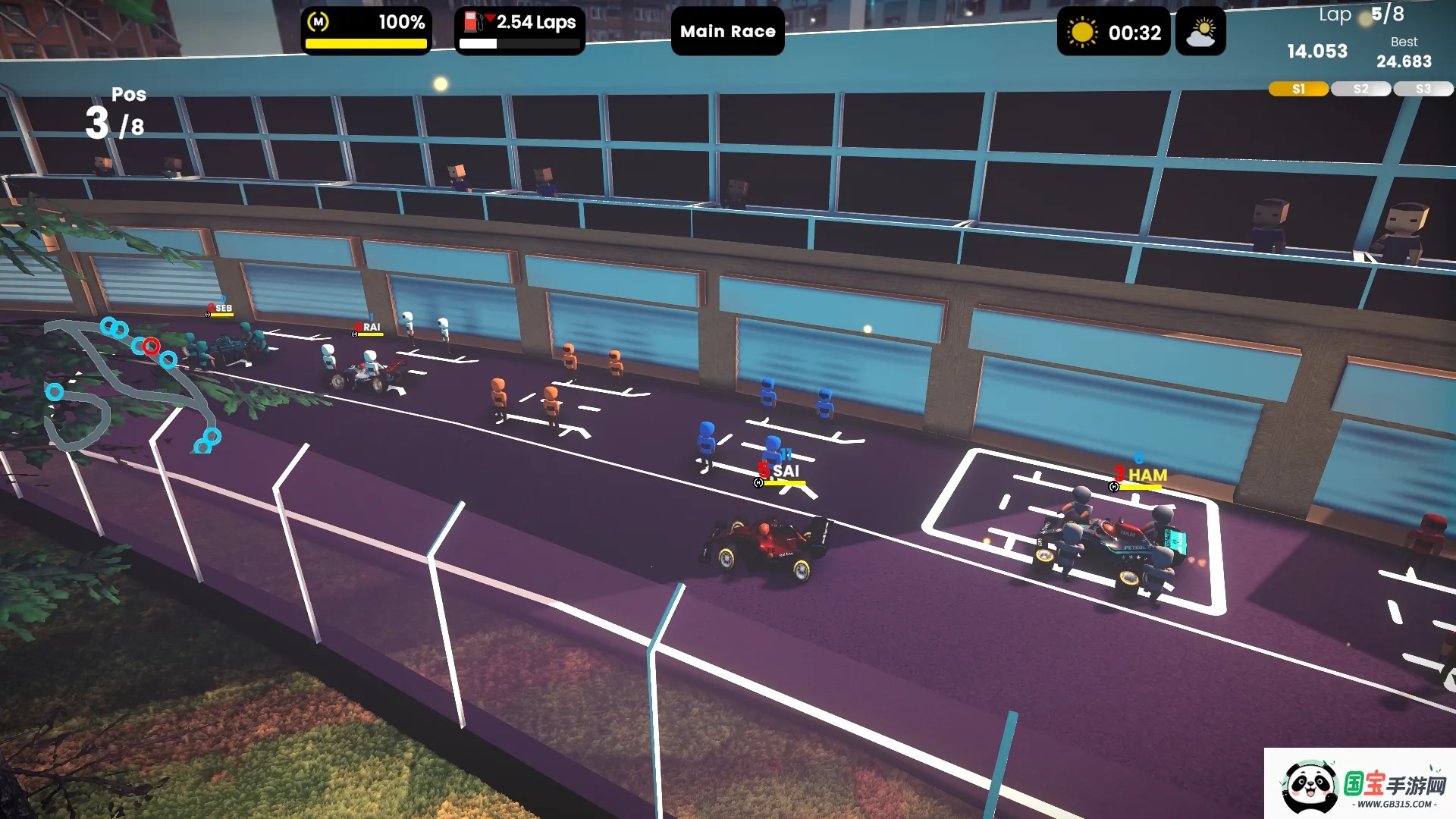Choose the RAI driver name tag

tap(371, 328)
